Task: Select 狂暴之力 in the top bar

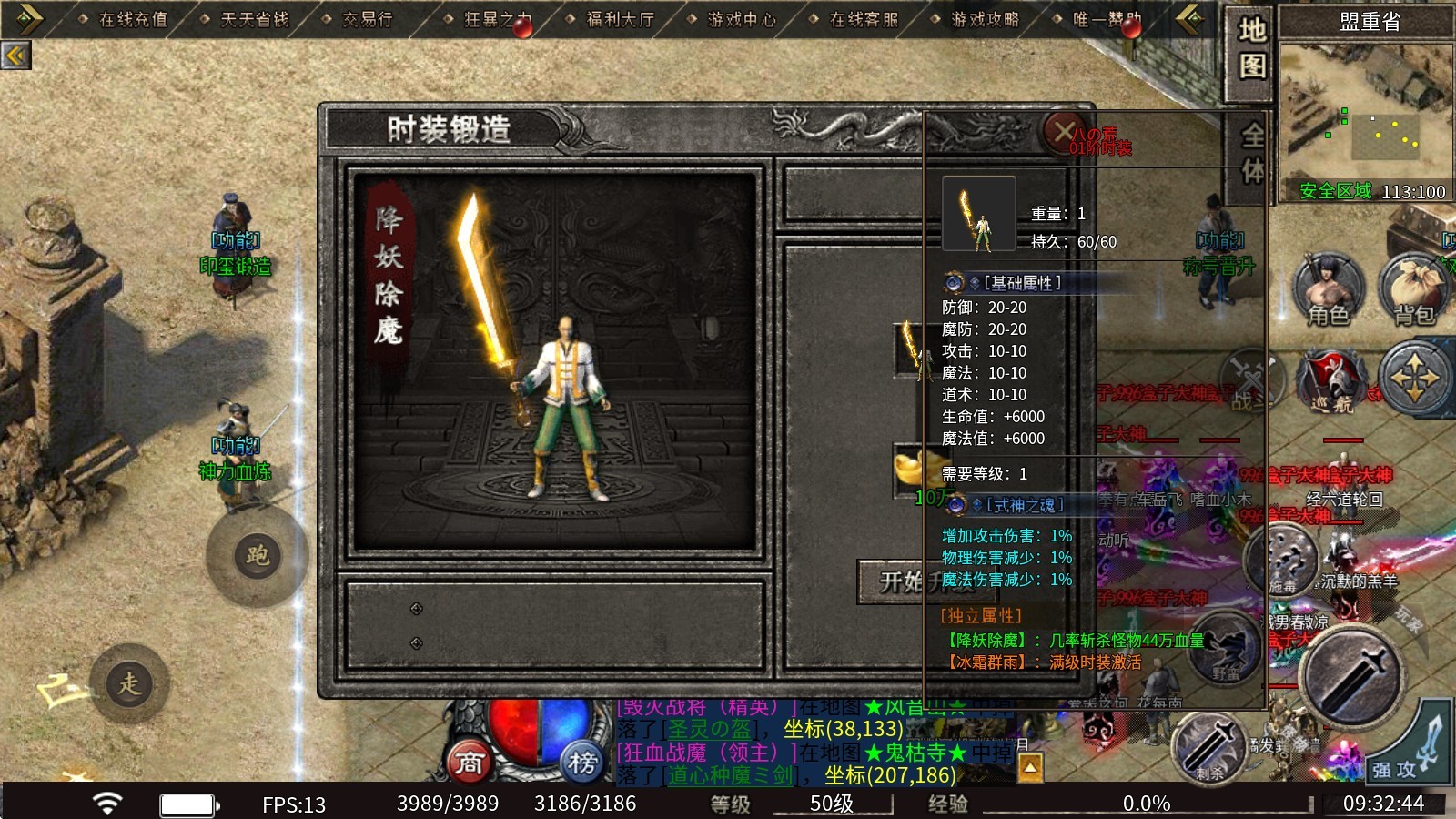Action: coord(497,19)
